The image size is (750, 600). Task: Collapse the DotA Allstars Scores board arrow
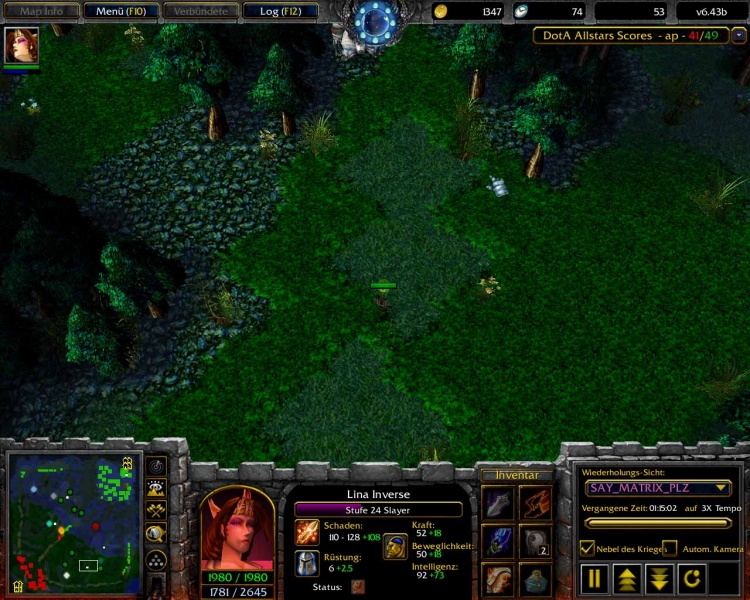[x=739, y=35]
